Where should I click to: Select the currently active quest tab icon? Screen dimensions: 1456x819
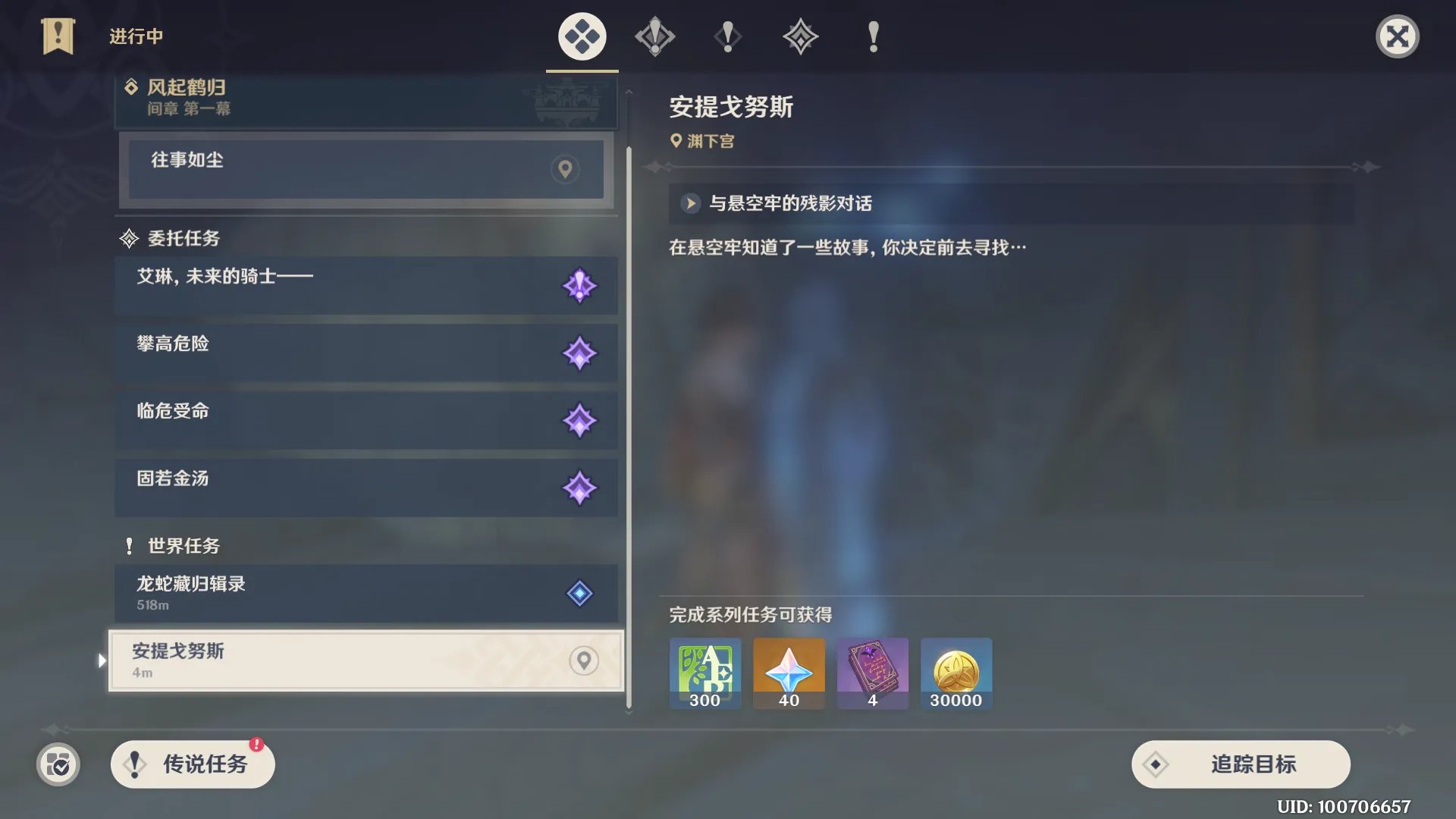coord(581,36)
